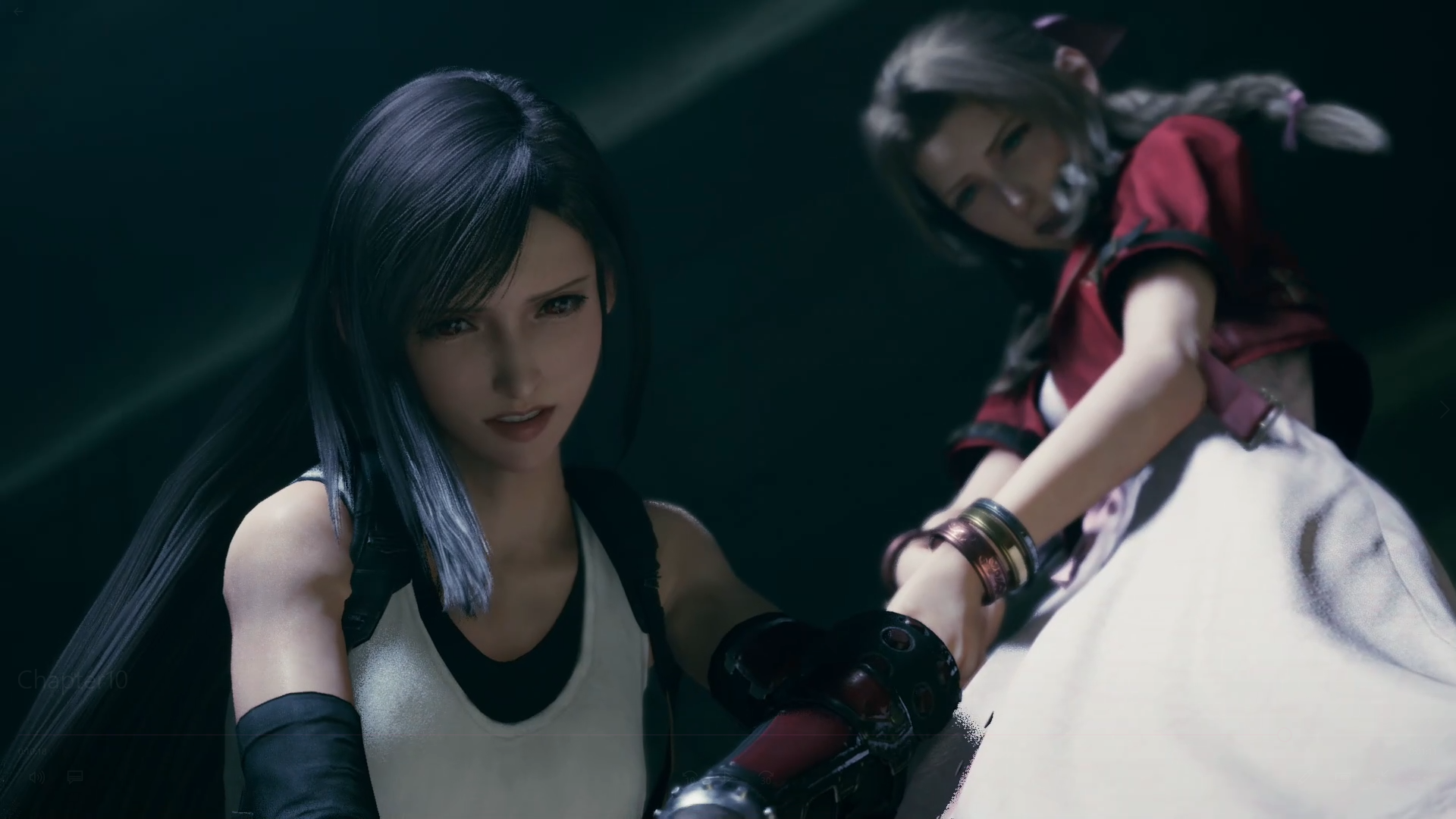Mute the video player volume speaker icon
This screenshot has width=1456, height=819.
pos(36,777)
